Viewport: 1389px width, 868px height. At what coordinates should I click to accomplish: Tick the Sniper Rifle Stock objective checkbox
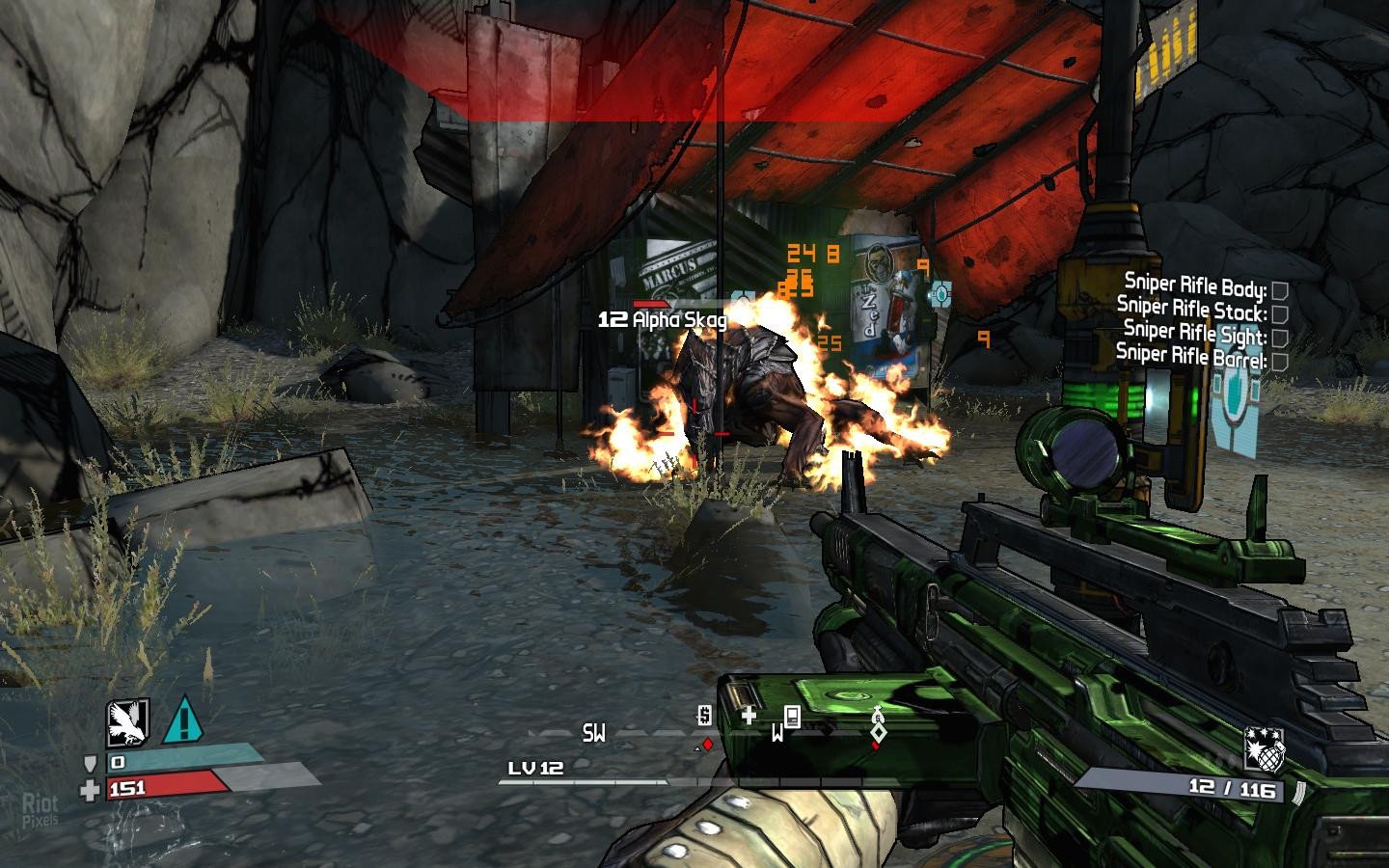click(1280, 314)
